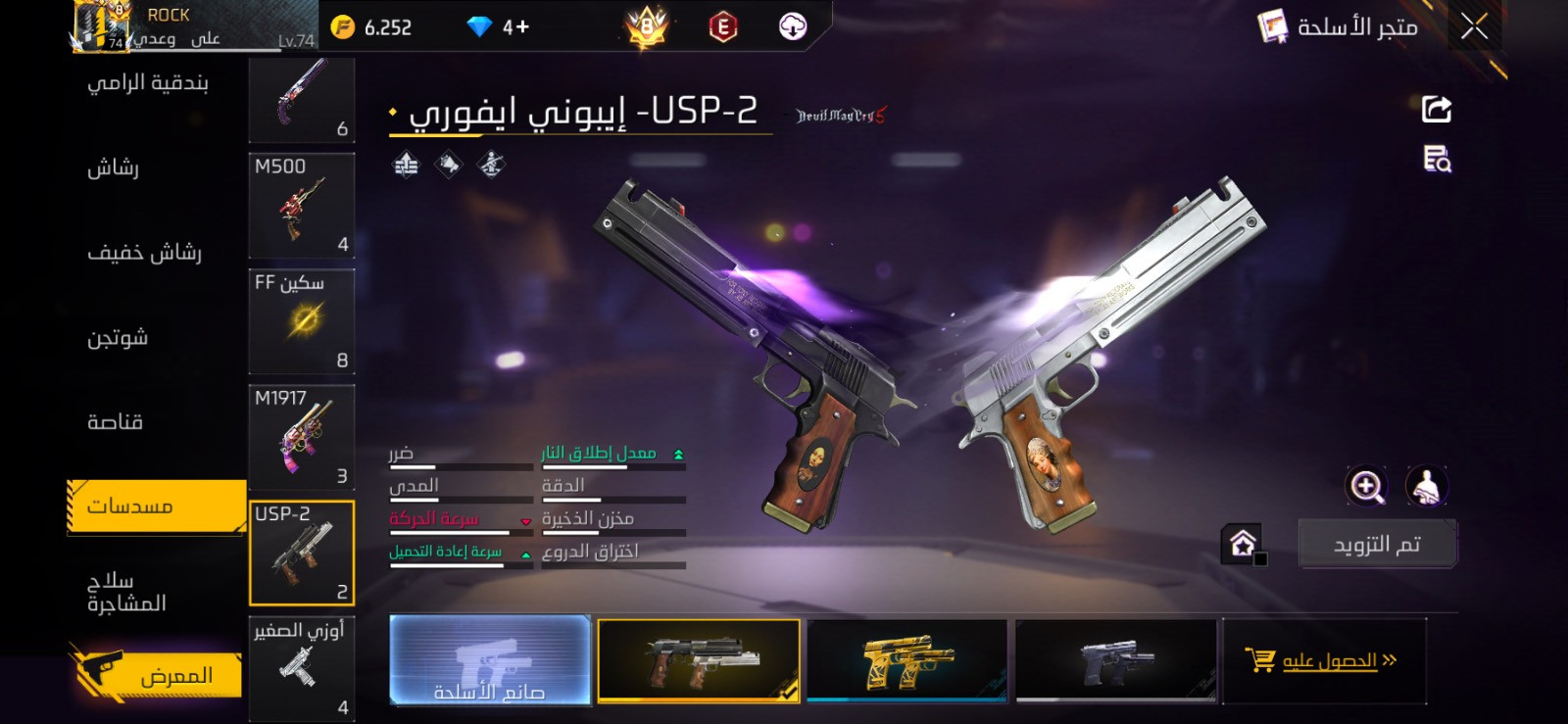Open the cloud download icon in the top bar

794,27
